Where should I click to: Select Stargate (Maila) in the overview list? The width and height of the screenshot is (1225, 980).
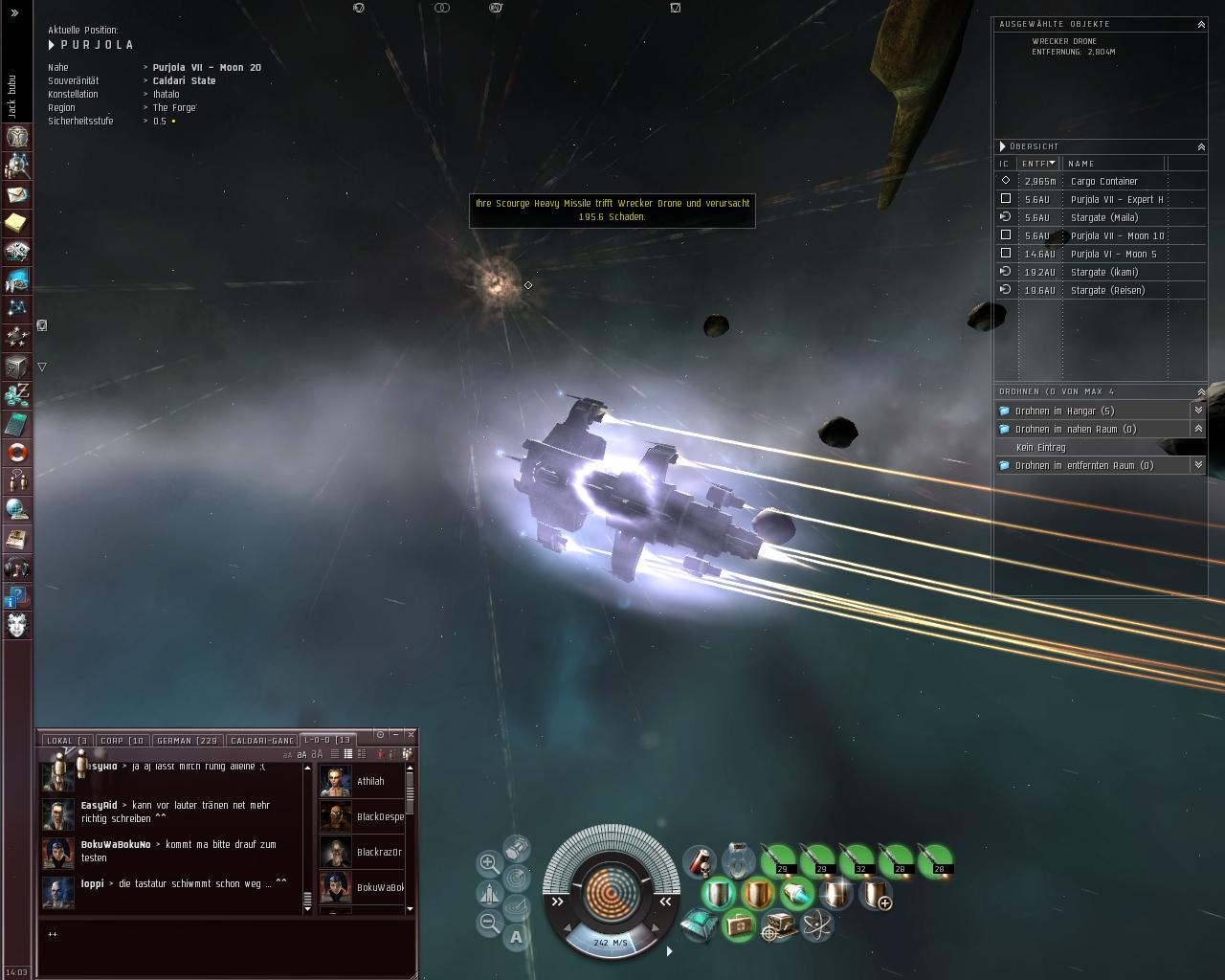tap(1103, 217)
